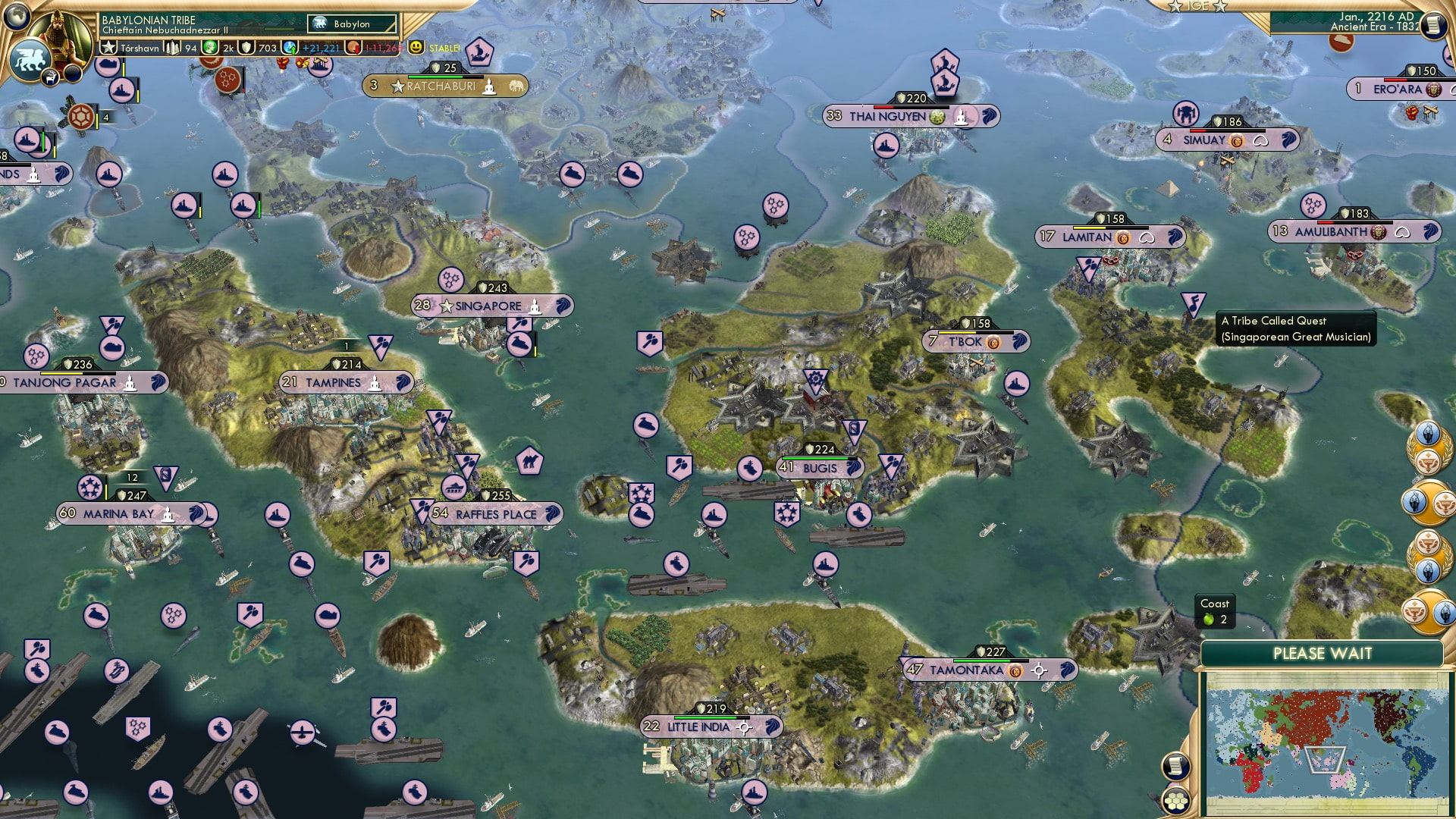
Task: Click the population bust showing 2k
Action: coord(211,48)
